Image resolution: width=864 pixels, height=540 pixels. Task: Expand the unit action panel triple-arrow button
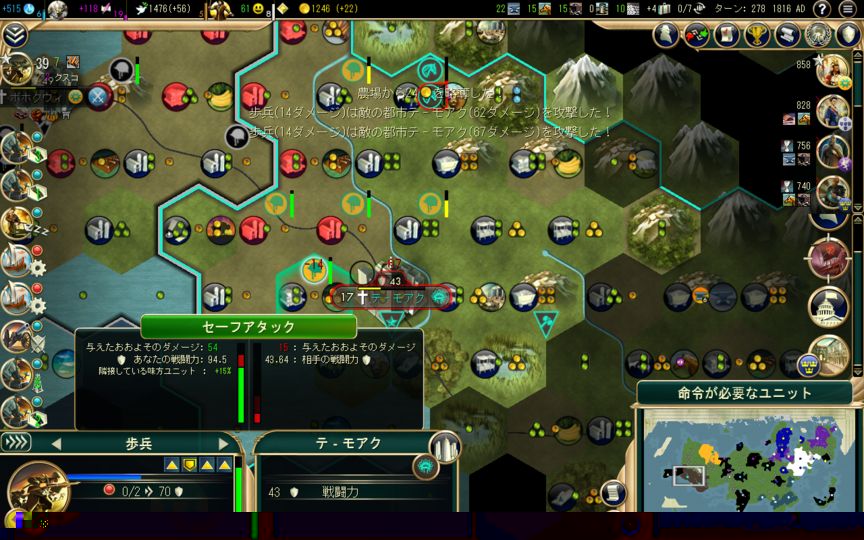pyautogui.click(x=15, y=442)
